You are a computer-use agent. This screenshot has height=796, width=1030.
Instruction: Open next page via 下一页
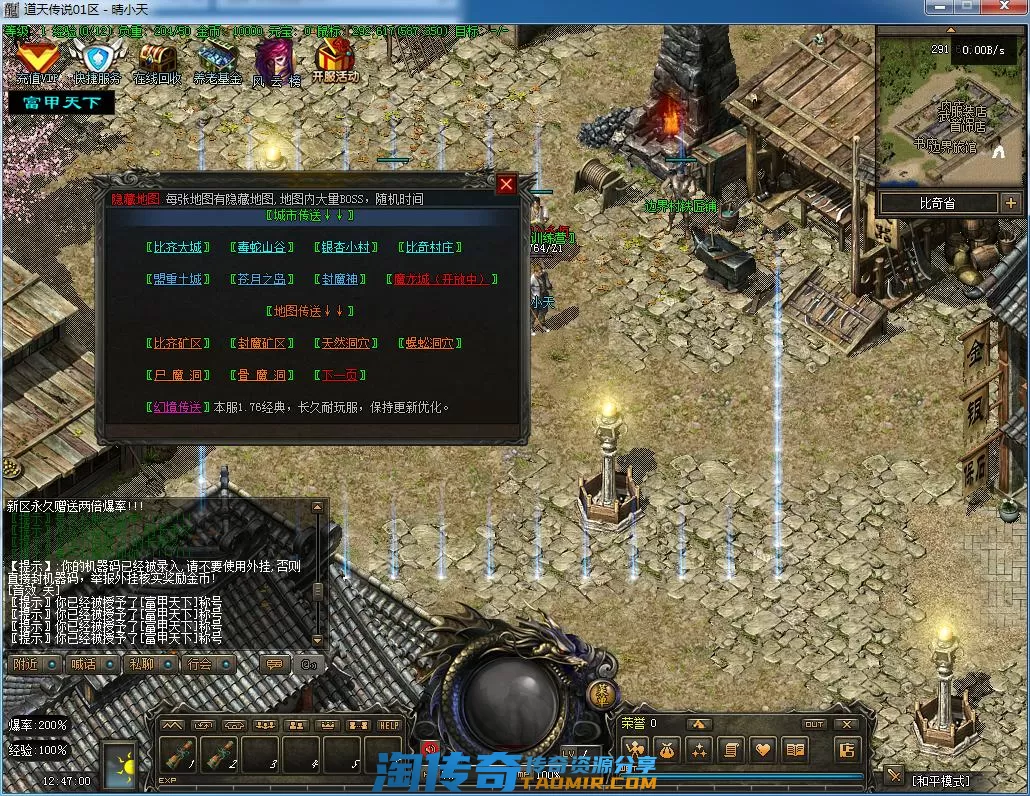[x=341, y=375]
